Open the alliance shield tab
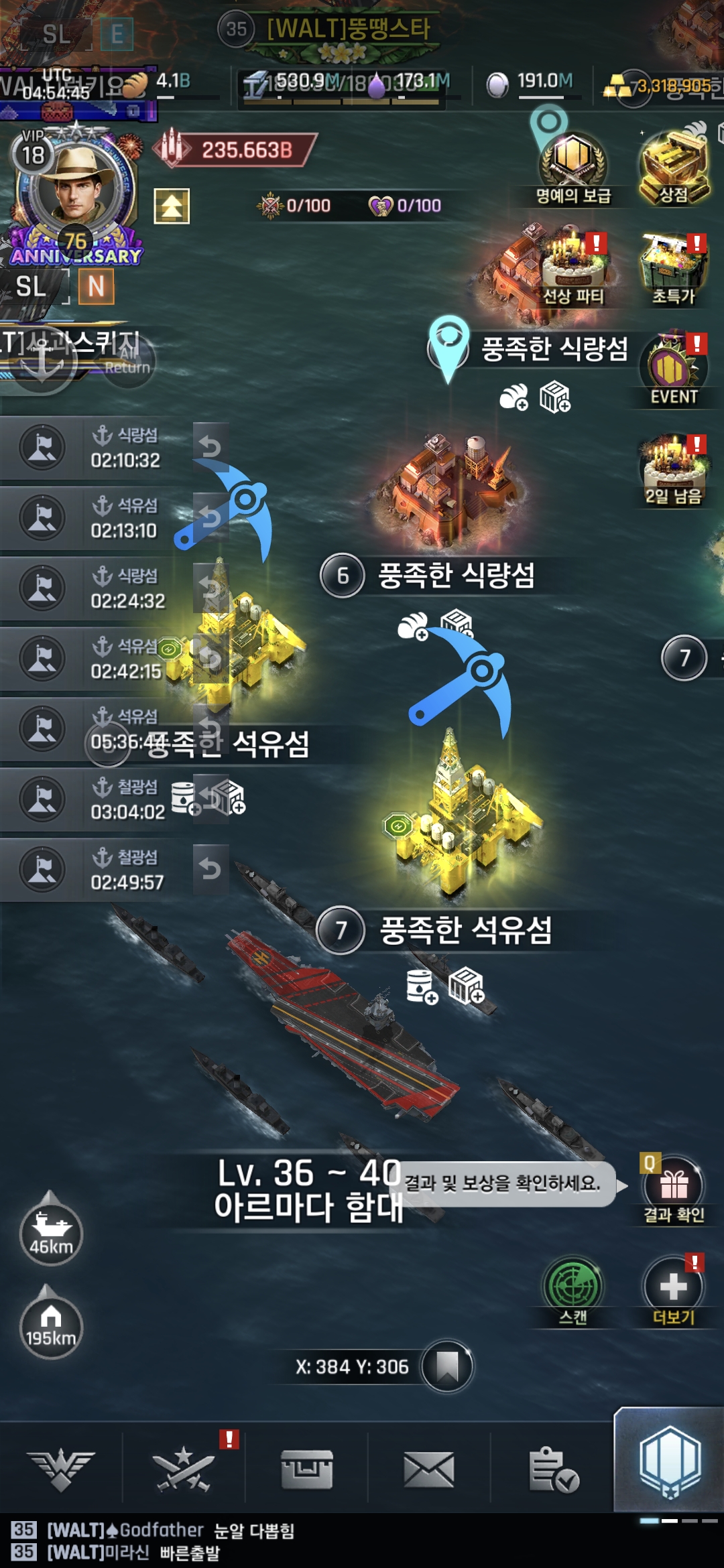724x1568 pixels. 670,1461
